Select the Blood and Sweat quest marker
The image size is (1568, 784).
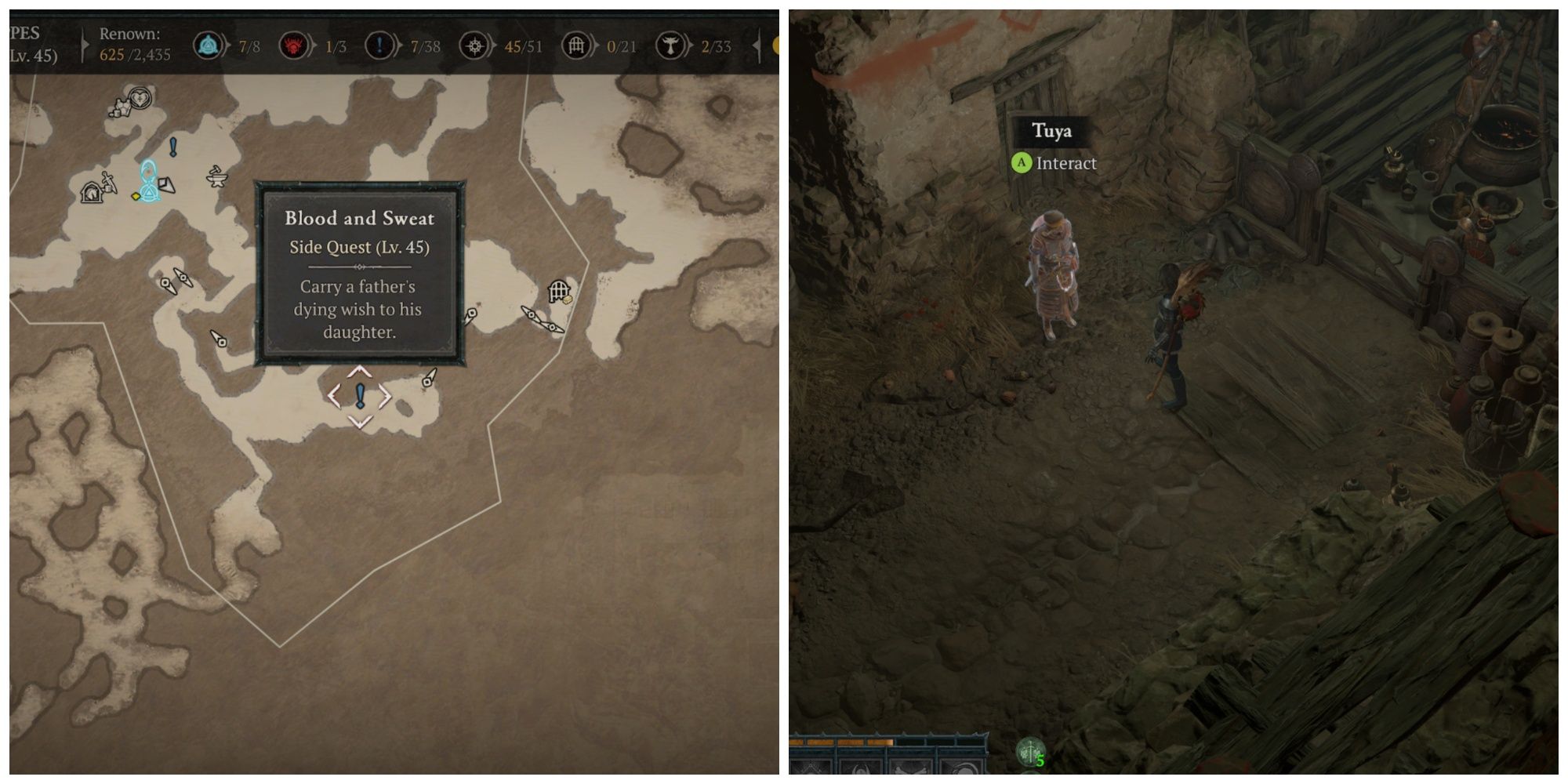[360, 396]
